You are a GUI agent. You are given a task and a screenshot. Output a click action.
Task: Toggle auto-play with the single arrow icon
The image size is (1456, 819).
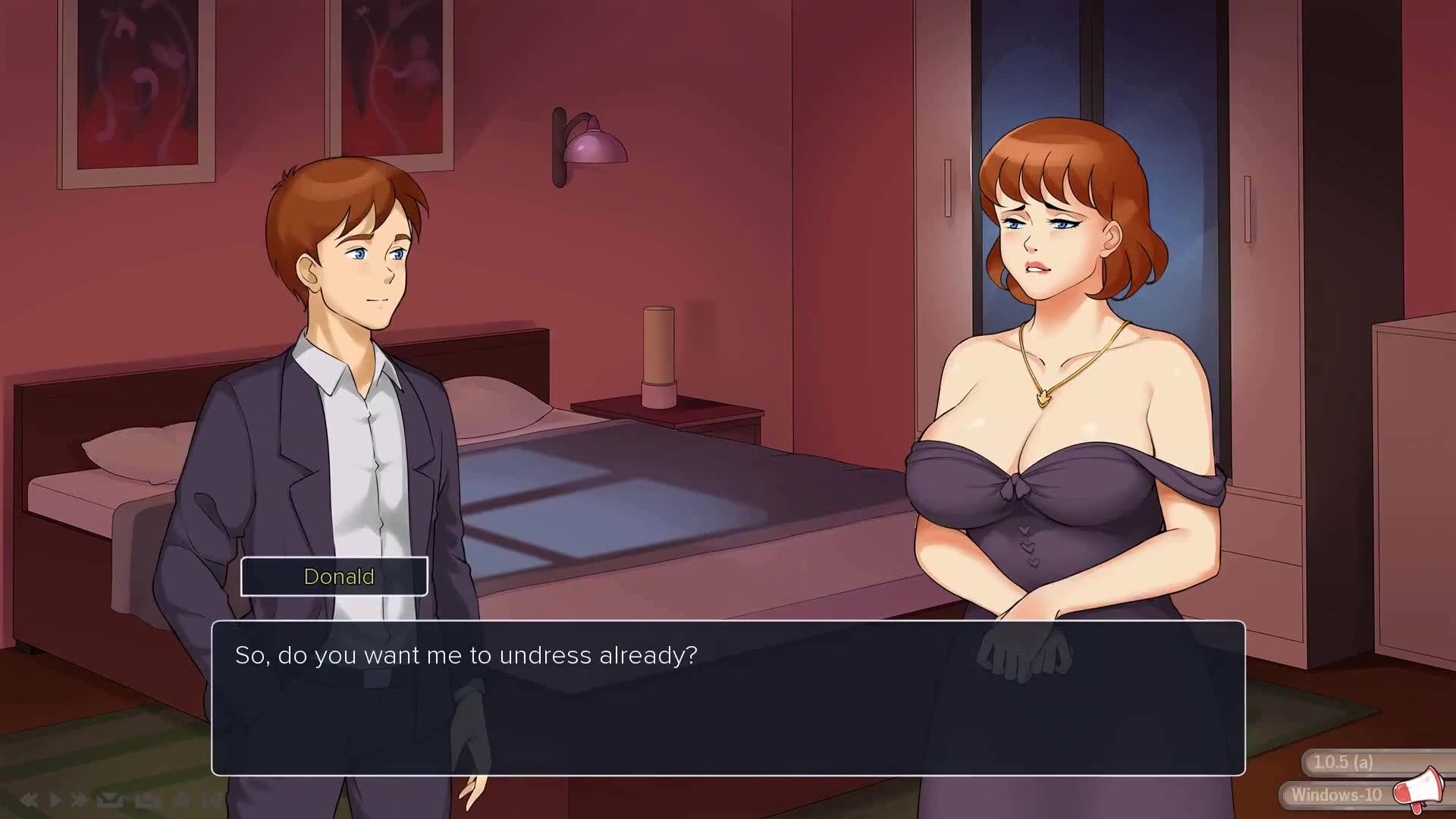point(55,799)
